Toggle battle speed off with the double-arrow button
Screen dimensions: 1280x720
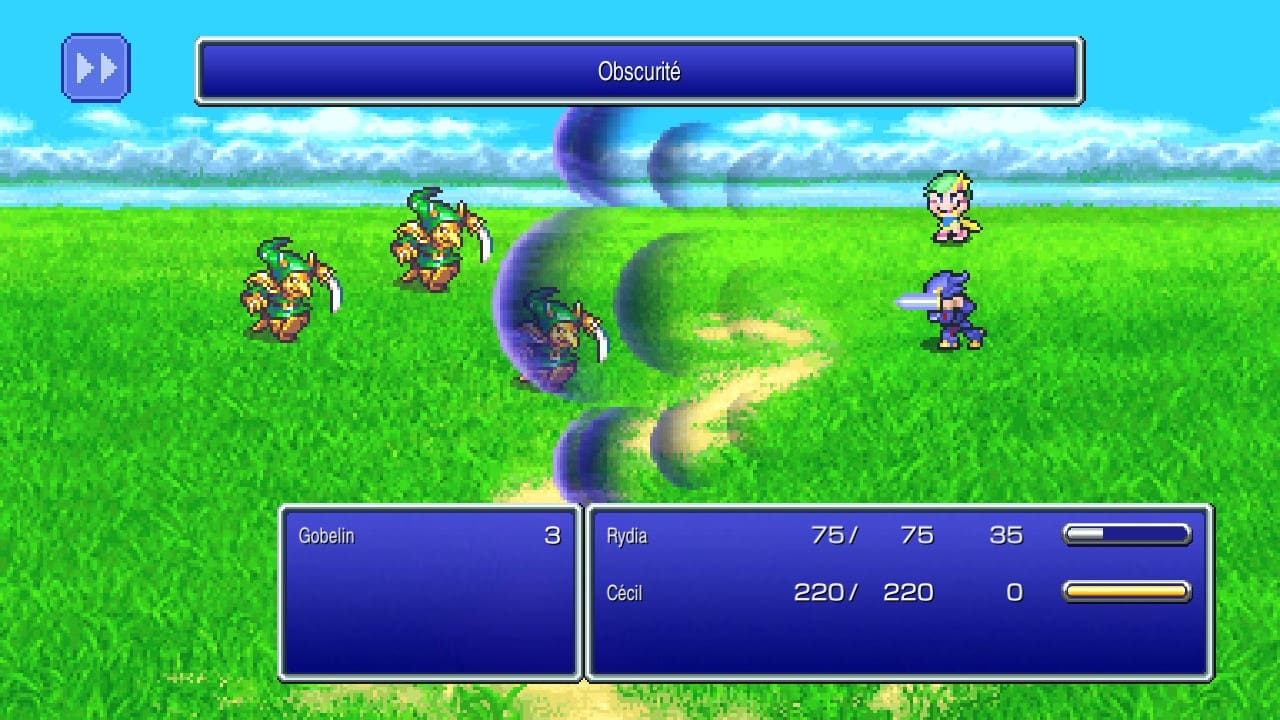pos(95,66)
